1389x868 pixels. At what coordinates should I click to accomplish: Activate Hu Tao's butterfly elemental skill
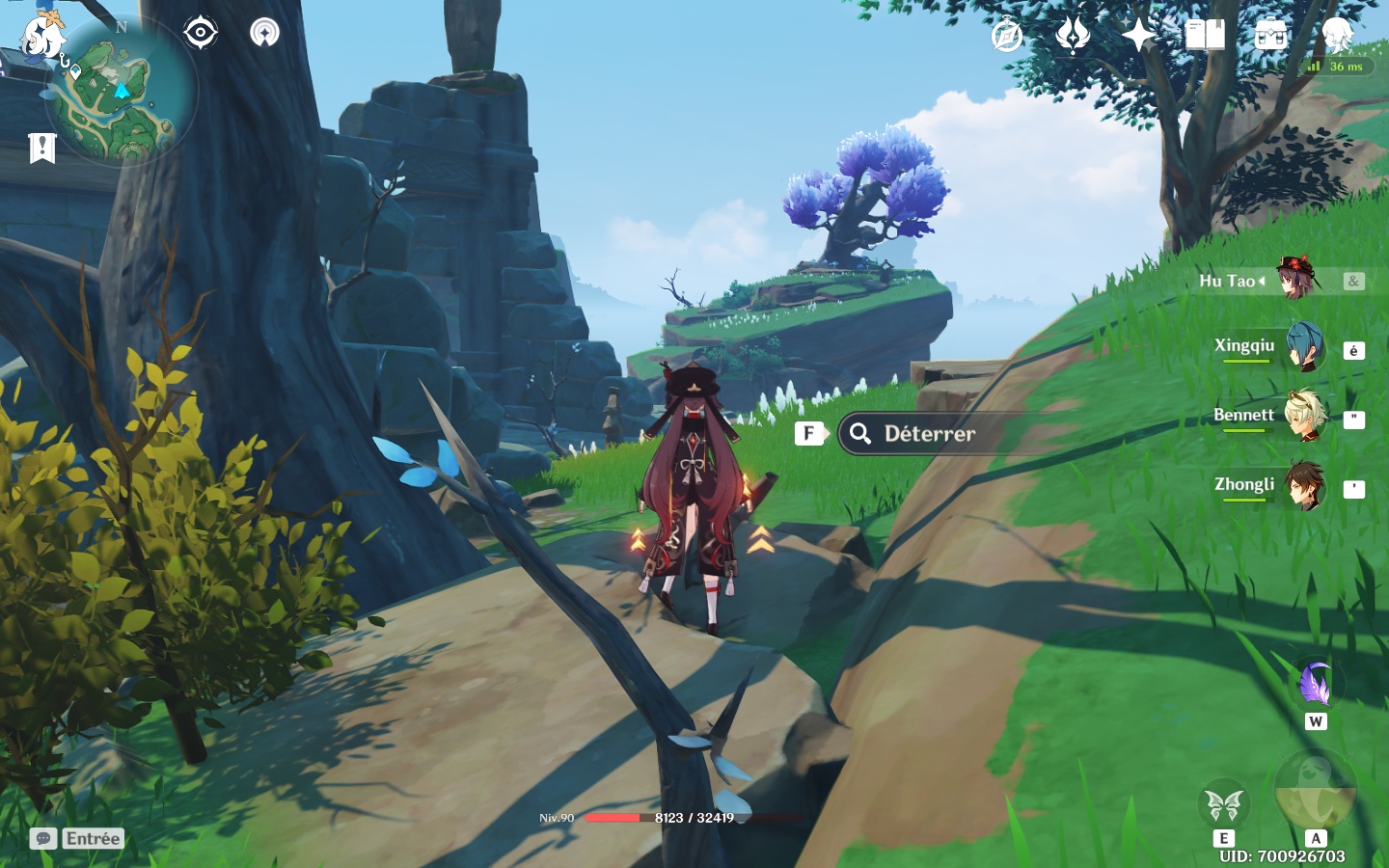click(x=1223, y=803)
